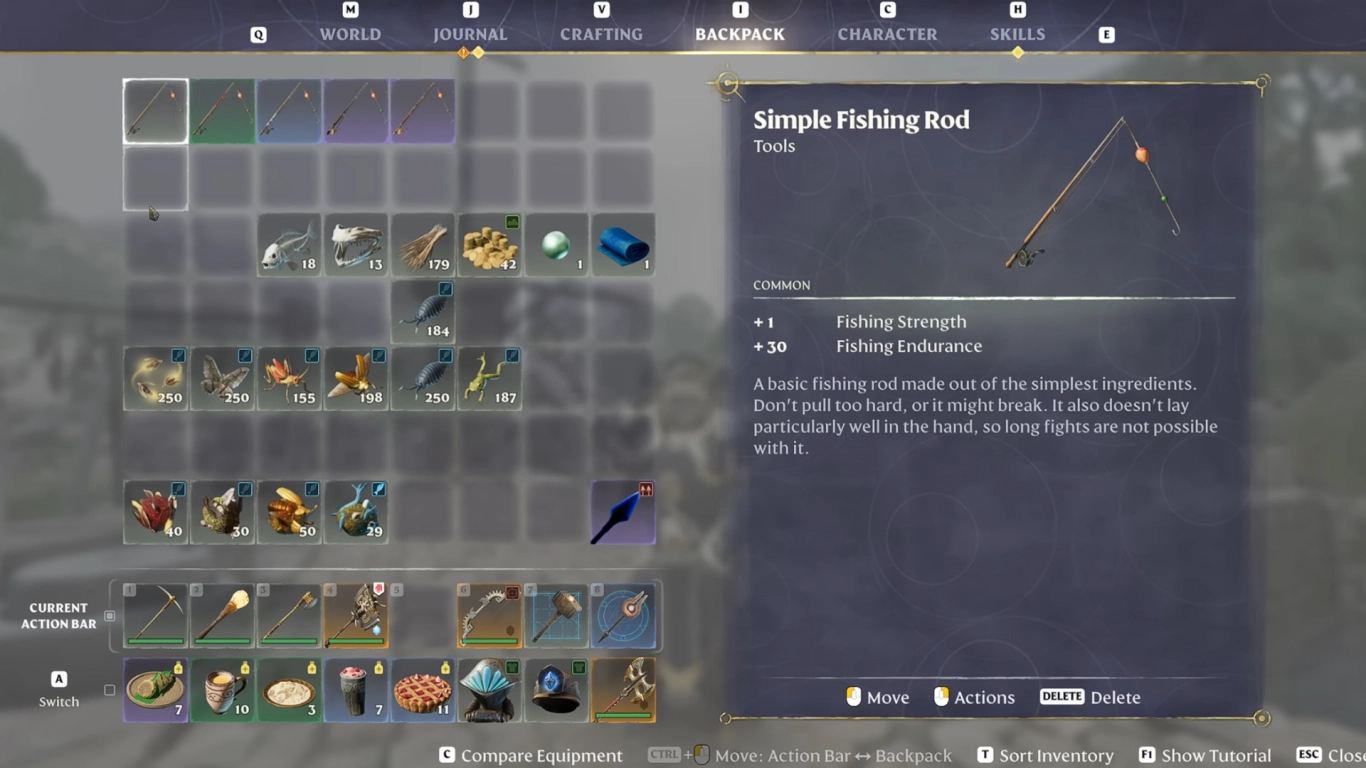
Task: Select the pickaxe in action bar slot 1
Action: point(155,613)
